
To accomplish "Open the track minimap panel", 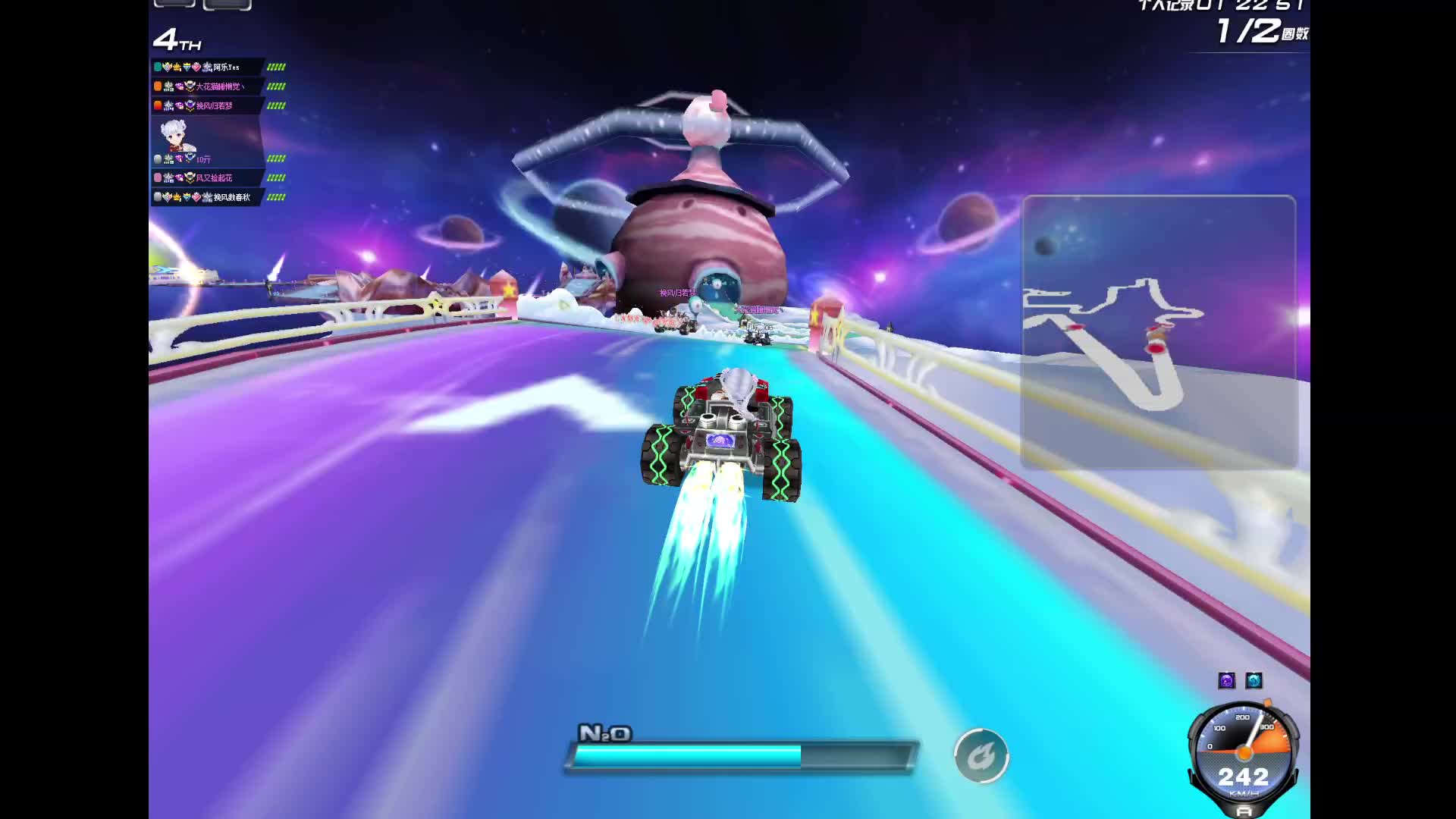I will [1159, 331].
